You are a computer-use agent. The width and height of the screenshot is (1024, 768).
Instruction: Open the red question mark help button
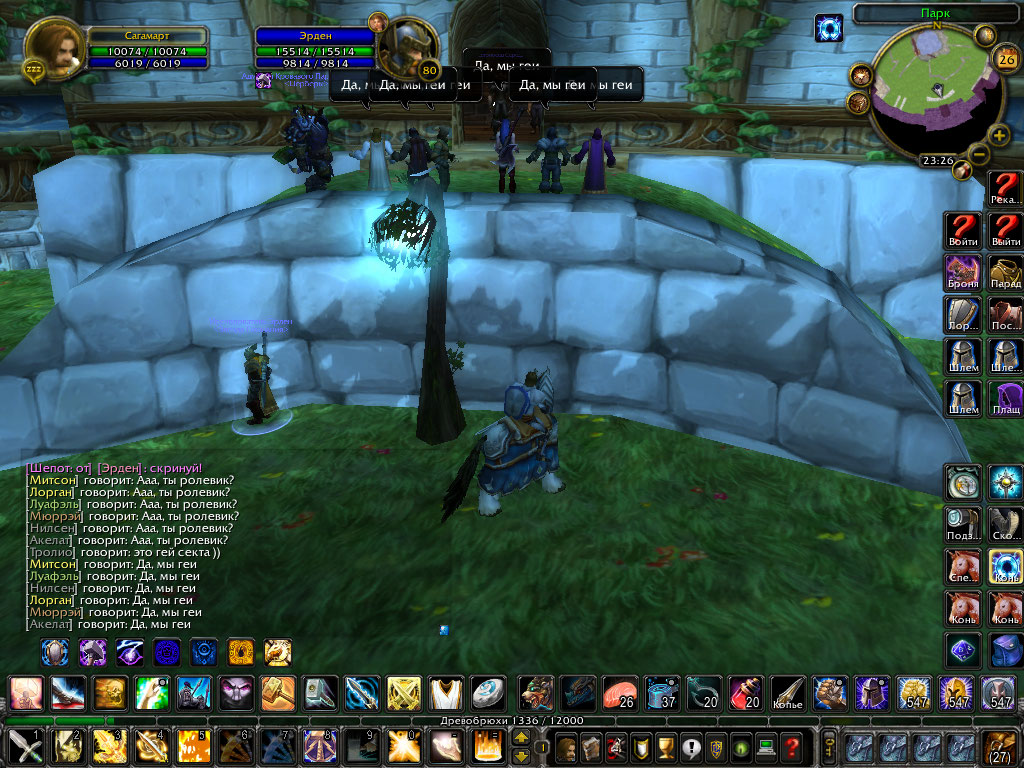tap(792, 746)
